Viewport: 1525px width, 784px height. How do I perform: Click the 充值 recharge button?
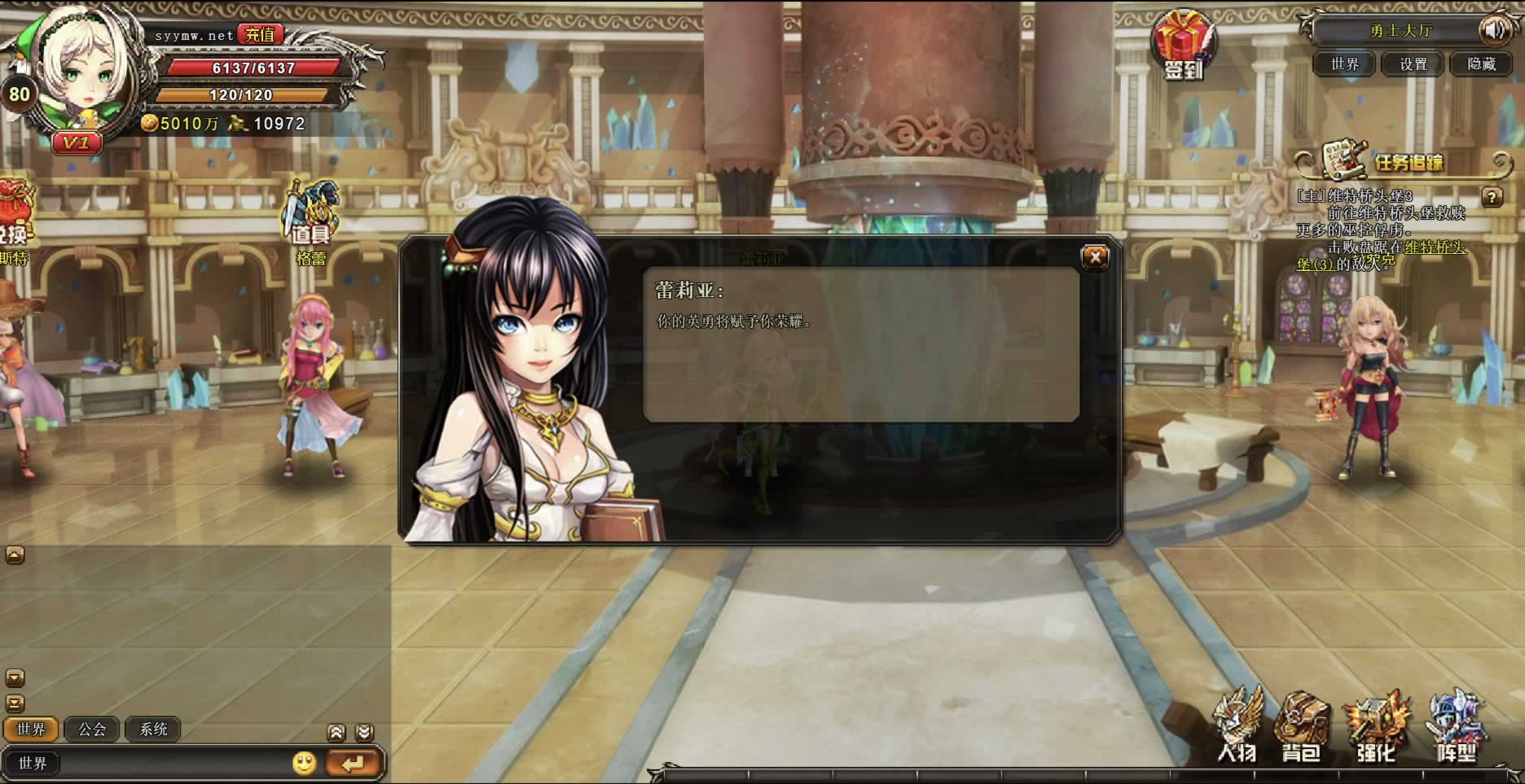[x=260, y=35]
